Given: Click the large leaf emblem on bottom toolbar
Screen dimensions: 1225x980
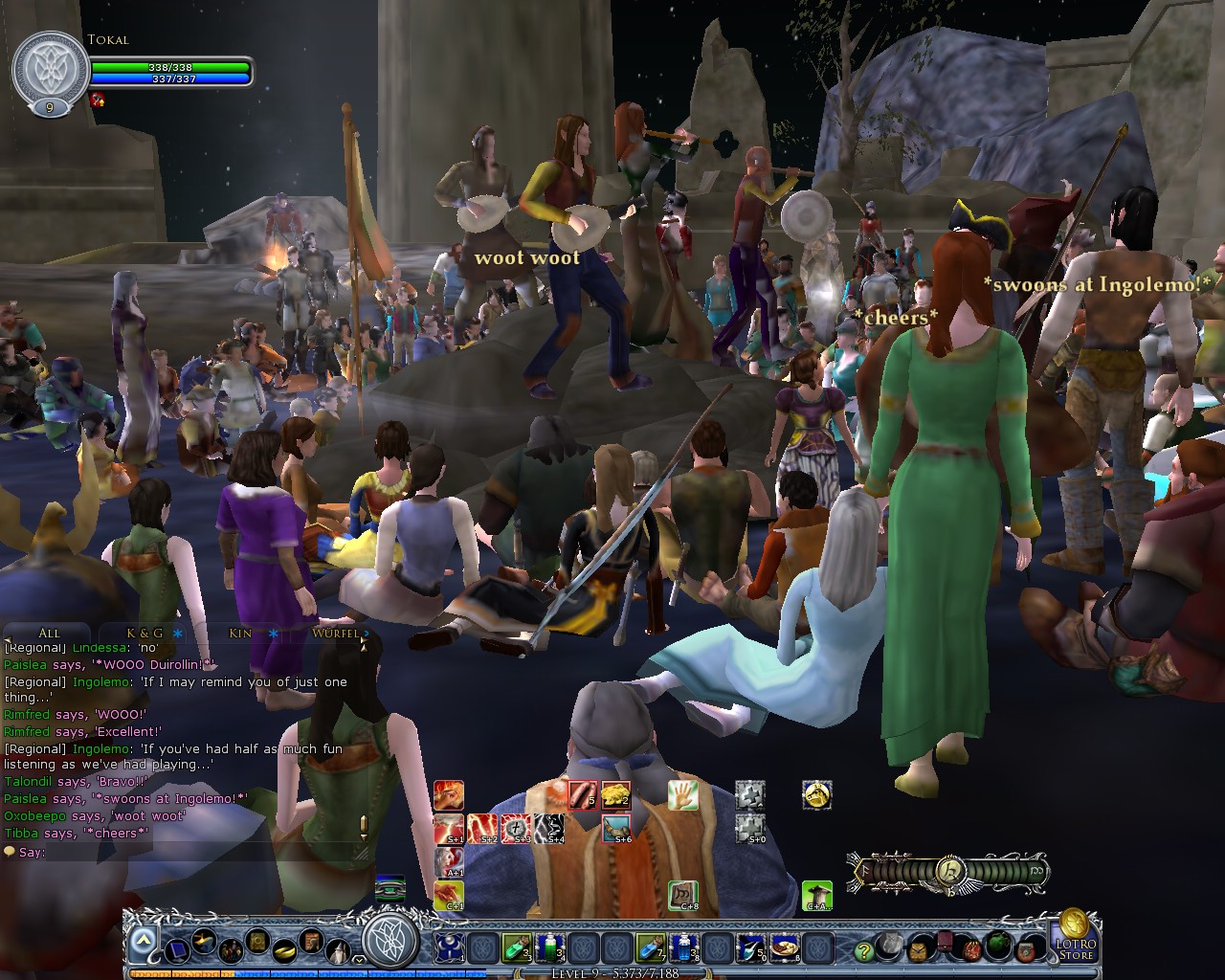Looking at the screenshot, I should [390, 939].
